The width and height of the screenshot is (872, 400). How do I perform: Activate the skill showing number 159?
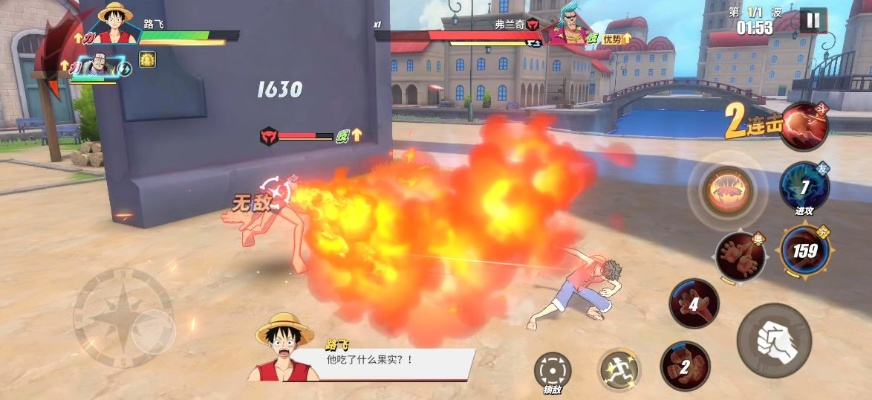[802, 250]
